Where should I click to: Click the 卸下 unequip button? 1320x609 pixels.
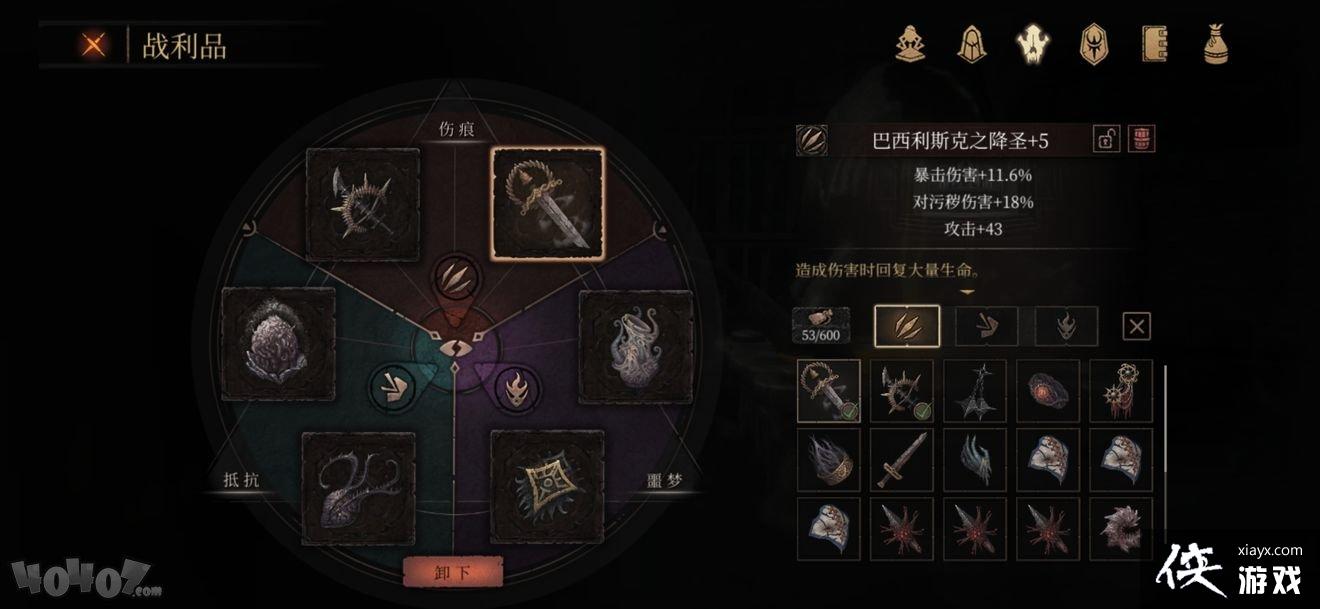452,573
